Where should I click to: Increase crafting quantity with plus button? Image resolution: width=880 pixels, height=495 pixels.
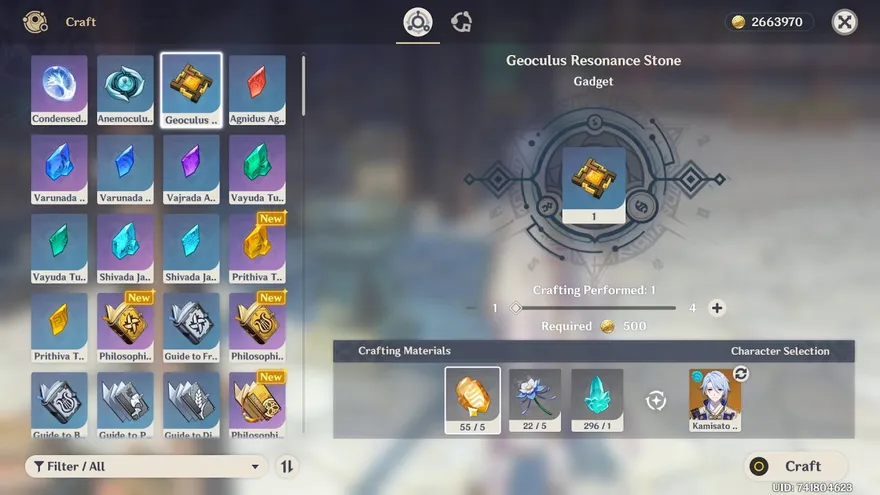click(x=717, y=308)
